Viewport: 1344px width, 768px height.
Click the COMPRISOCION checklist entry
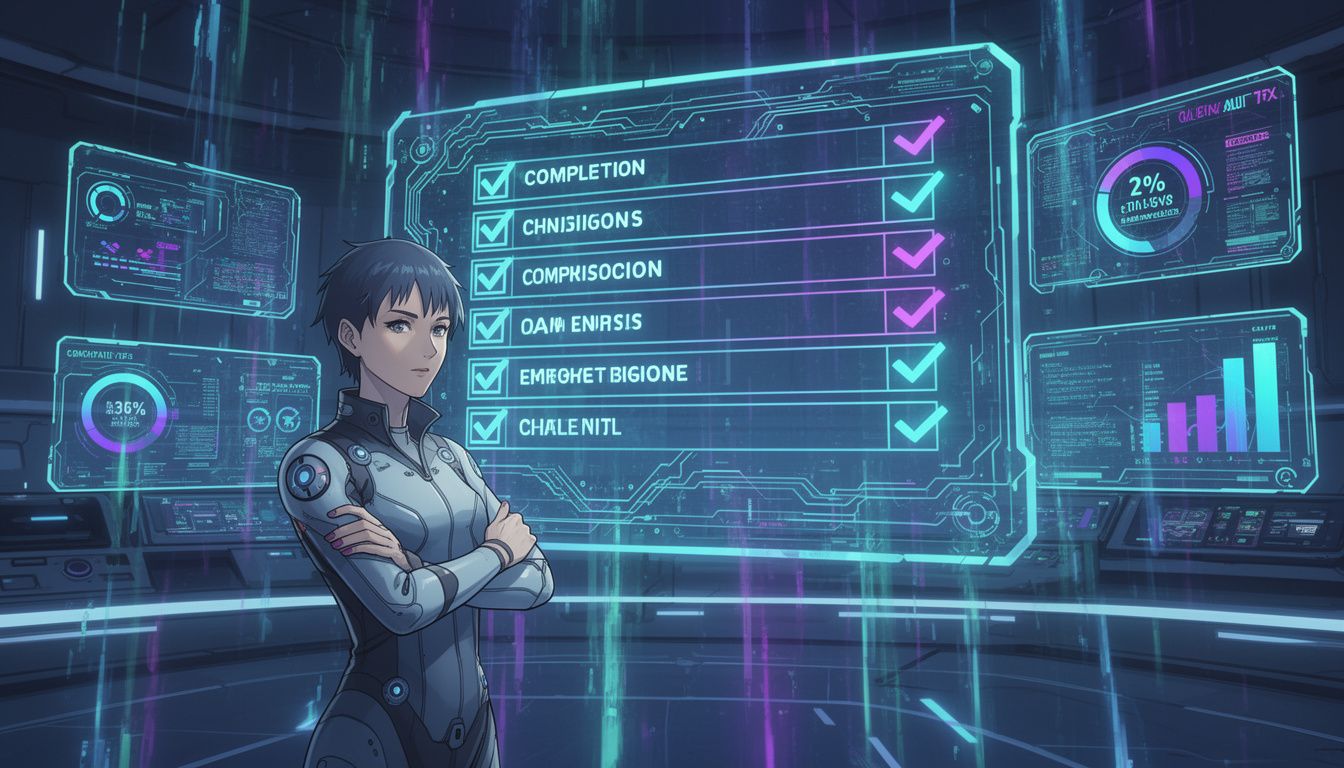pyautogui.click(x=591, y=272)
